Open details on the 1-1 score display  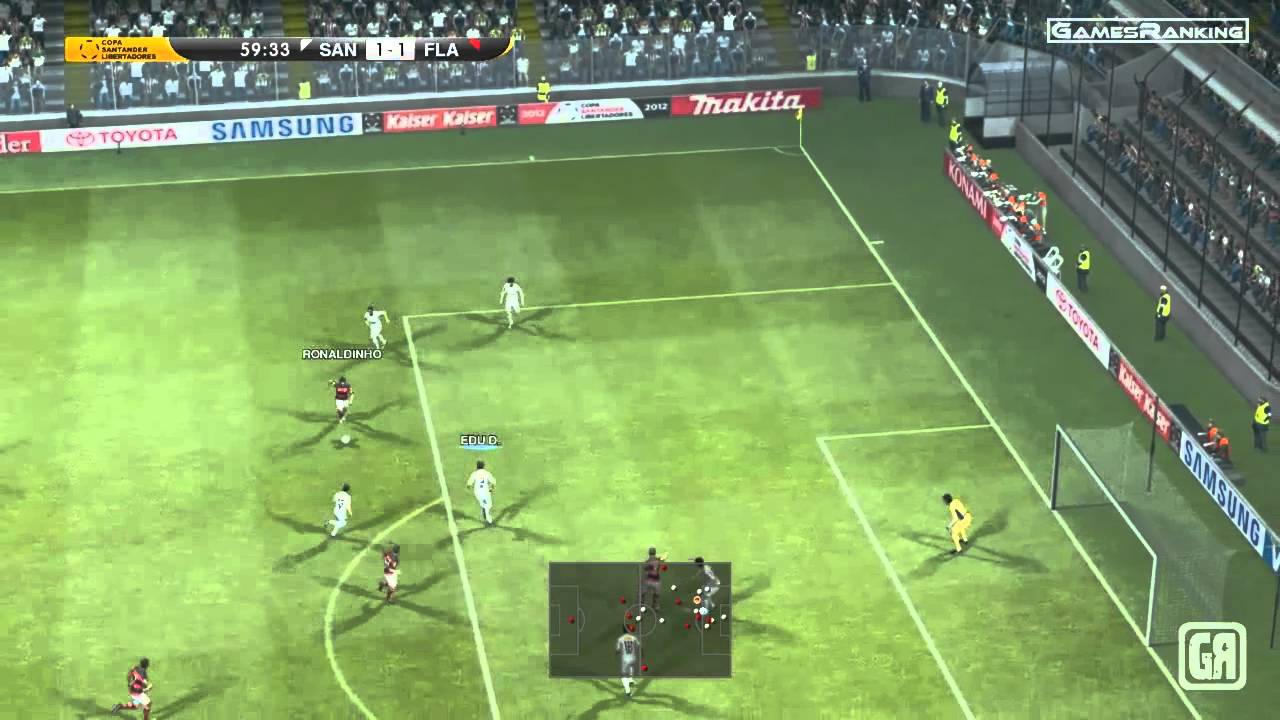click(x=393, y=47)
